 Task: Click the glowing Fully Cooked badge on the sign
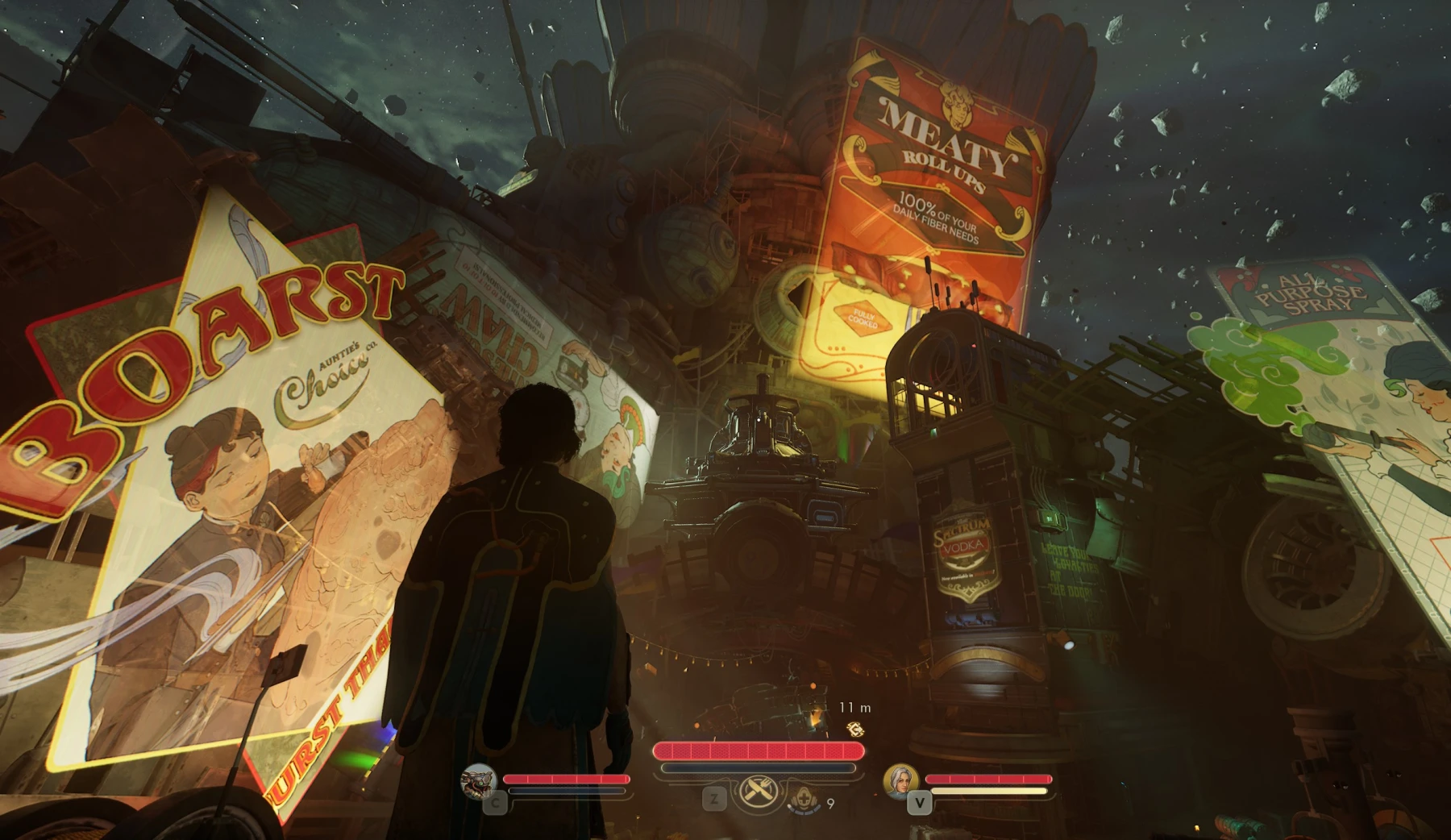[x=864, y=316]
